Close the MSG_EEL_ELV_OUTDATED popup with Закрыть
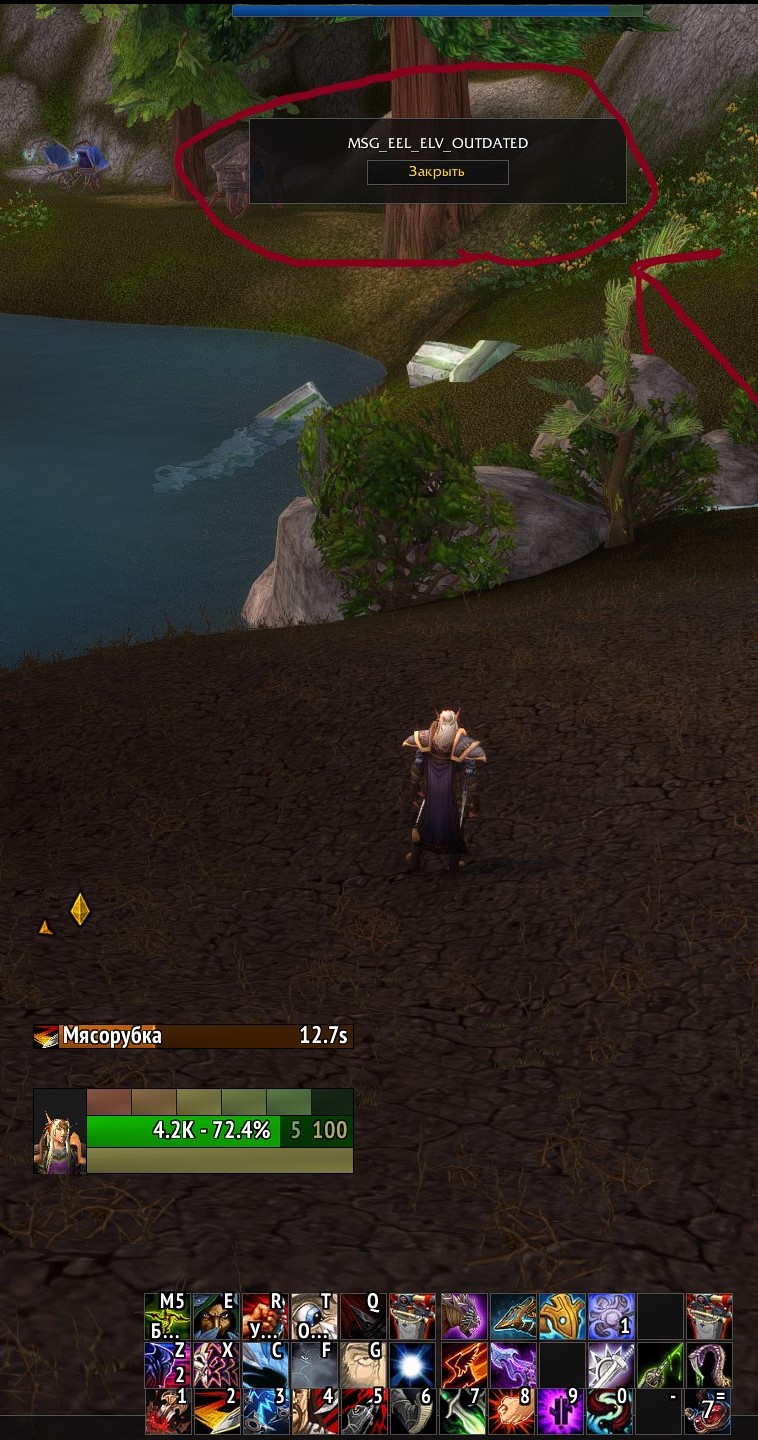 point(437,172)
